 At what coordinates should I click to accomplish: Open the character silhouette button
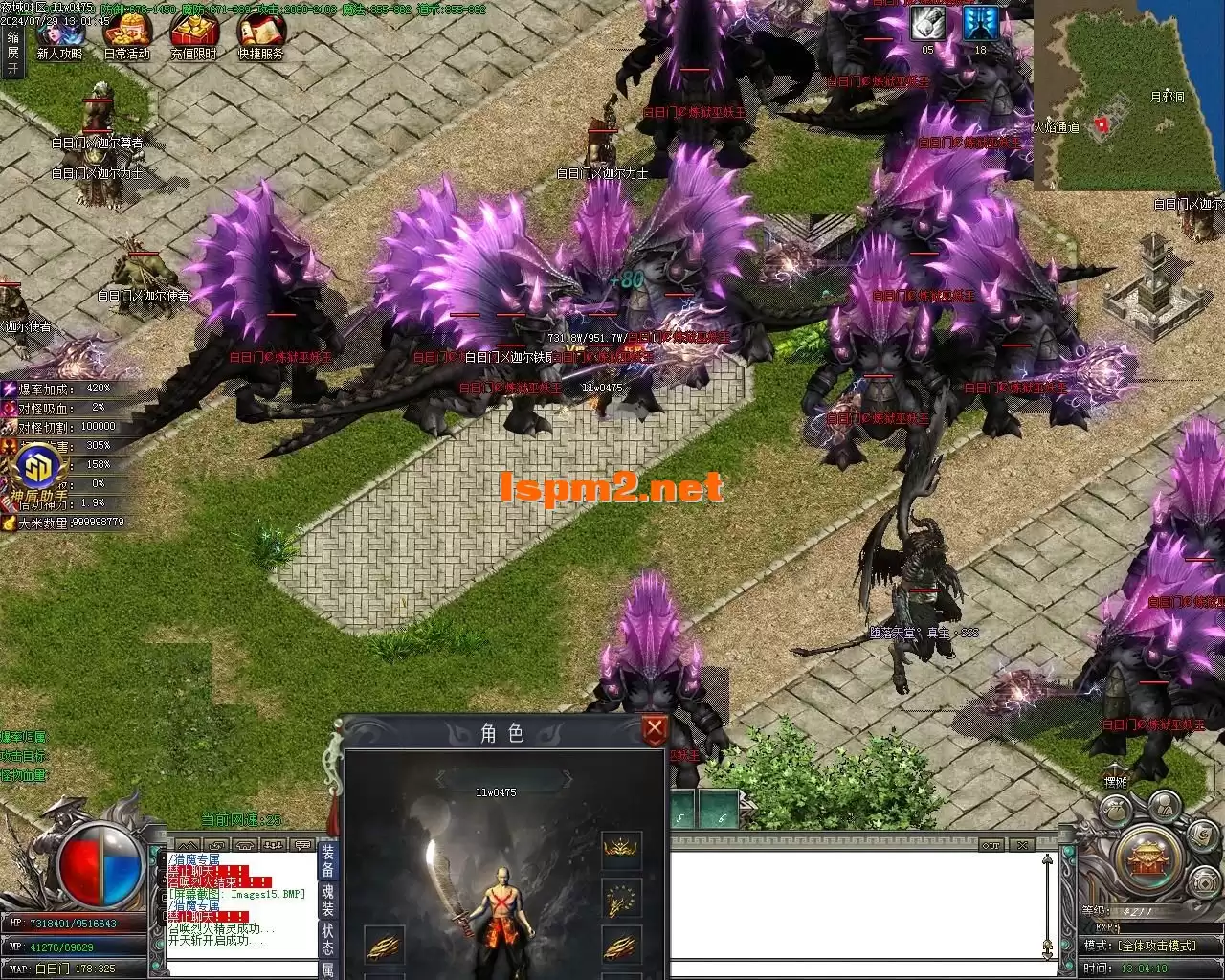[x=1163, y=806]
